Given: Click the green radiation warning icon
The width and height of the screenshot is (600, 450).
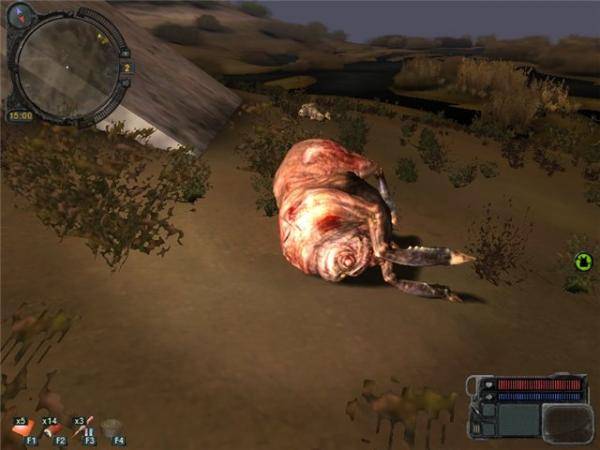Looking at the screenshot, I should point(583,262).
